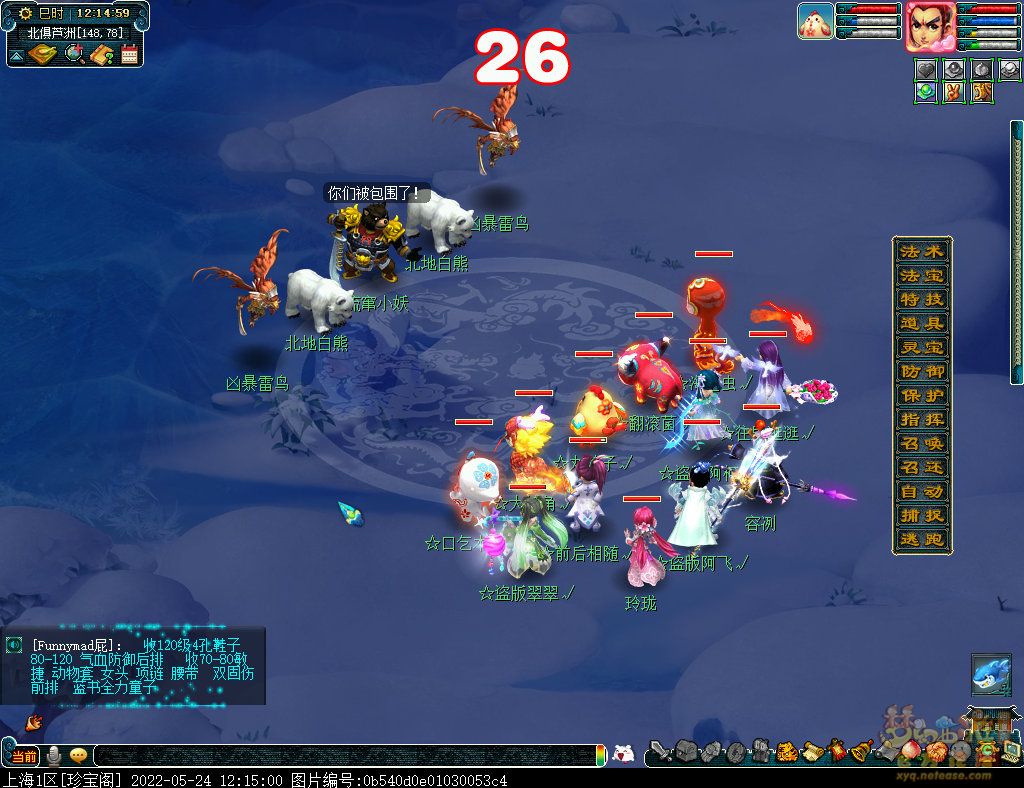Open the world map globe icon

(74, 54)
